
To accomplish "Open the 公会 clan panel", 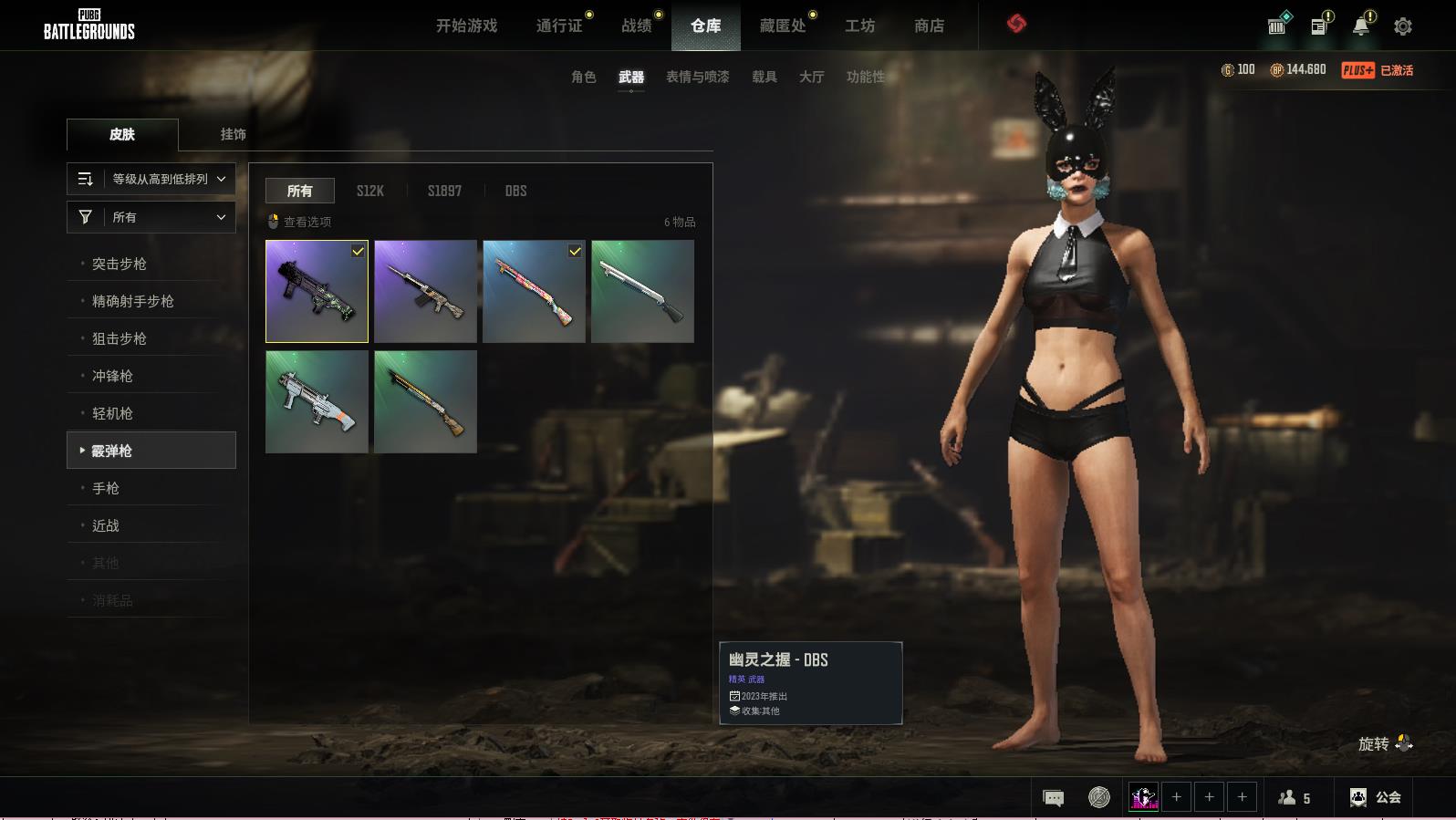I will click(x=1376, y=797).
